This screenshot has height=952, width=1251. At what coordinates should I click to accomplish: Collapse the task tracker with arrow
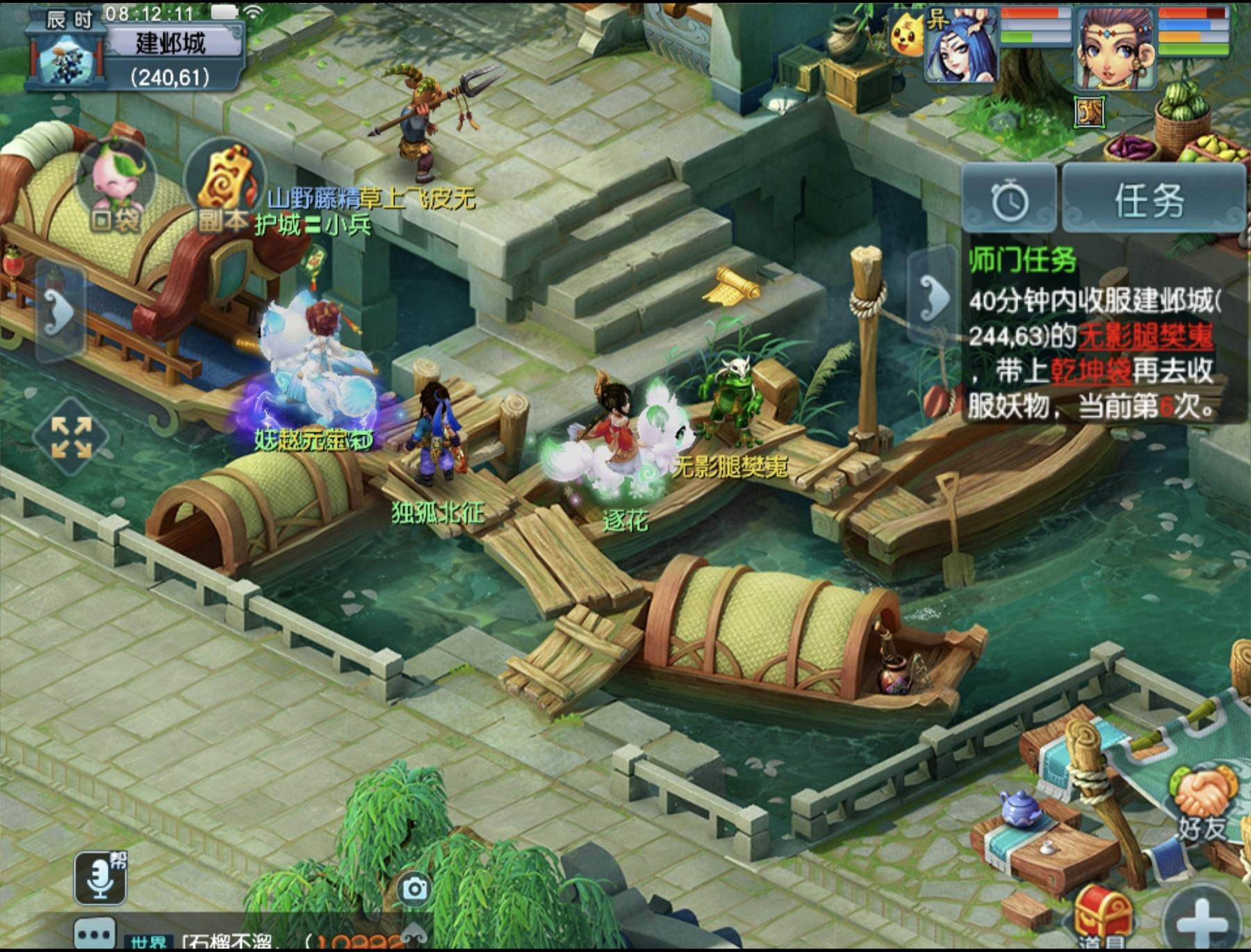pyautogui.click(x=933, y=297)
